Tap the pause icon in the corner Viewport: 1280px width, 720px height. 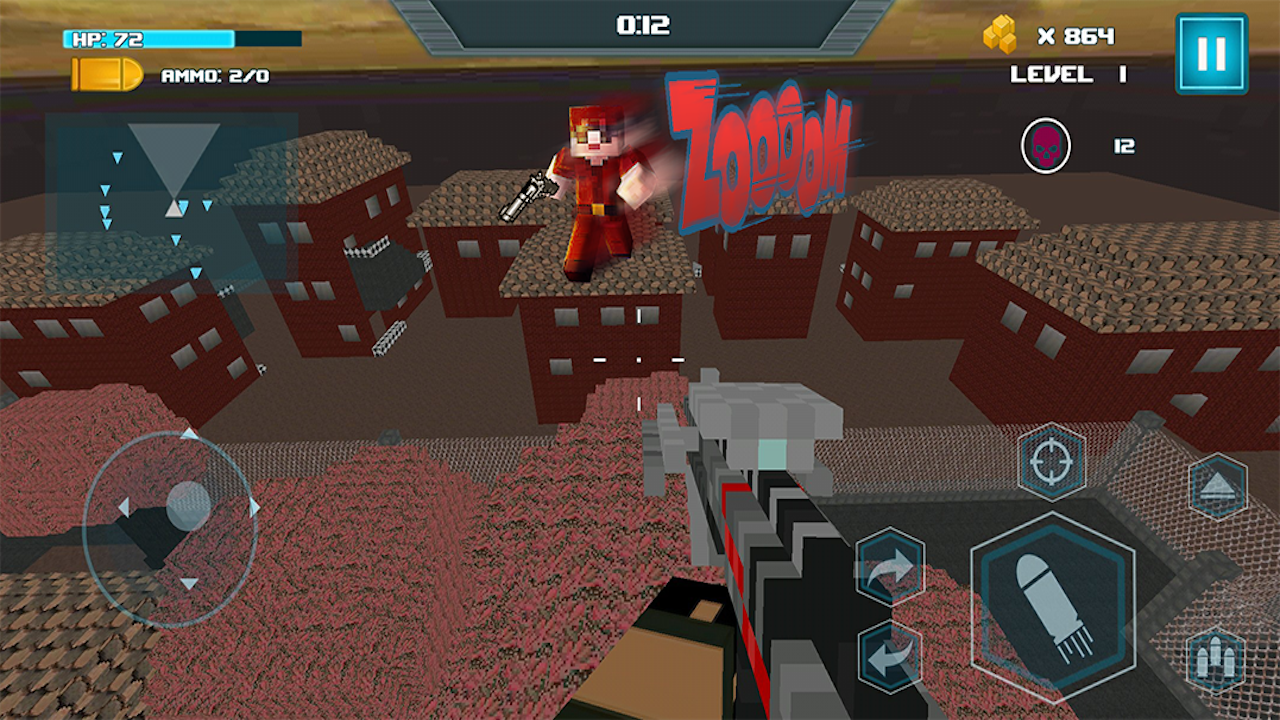(x=1213, y=52)
